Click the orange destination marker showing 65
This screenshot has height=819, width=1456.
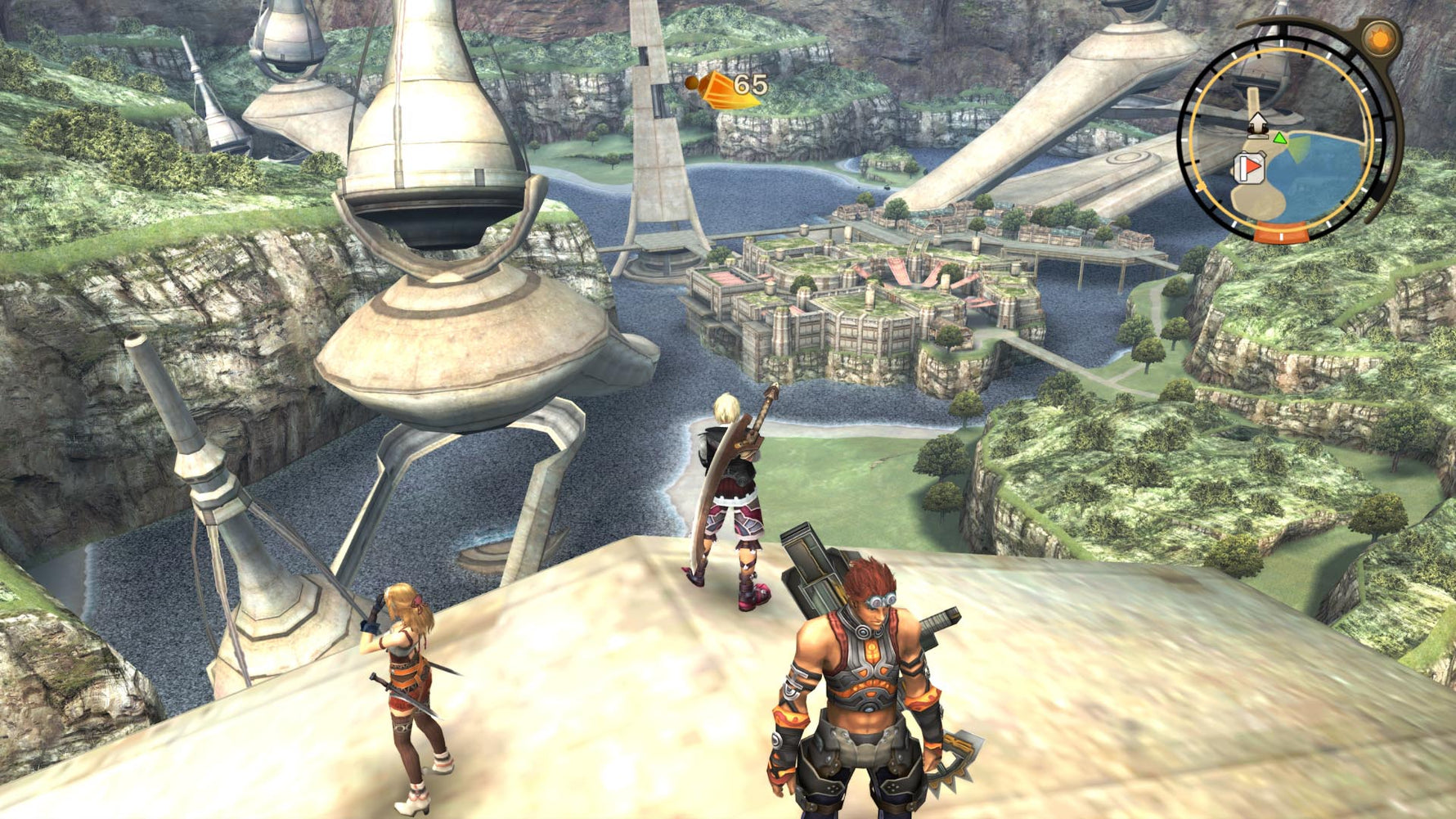click(x=722, y=88)
